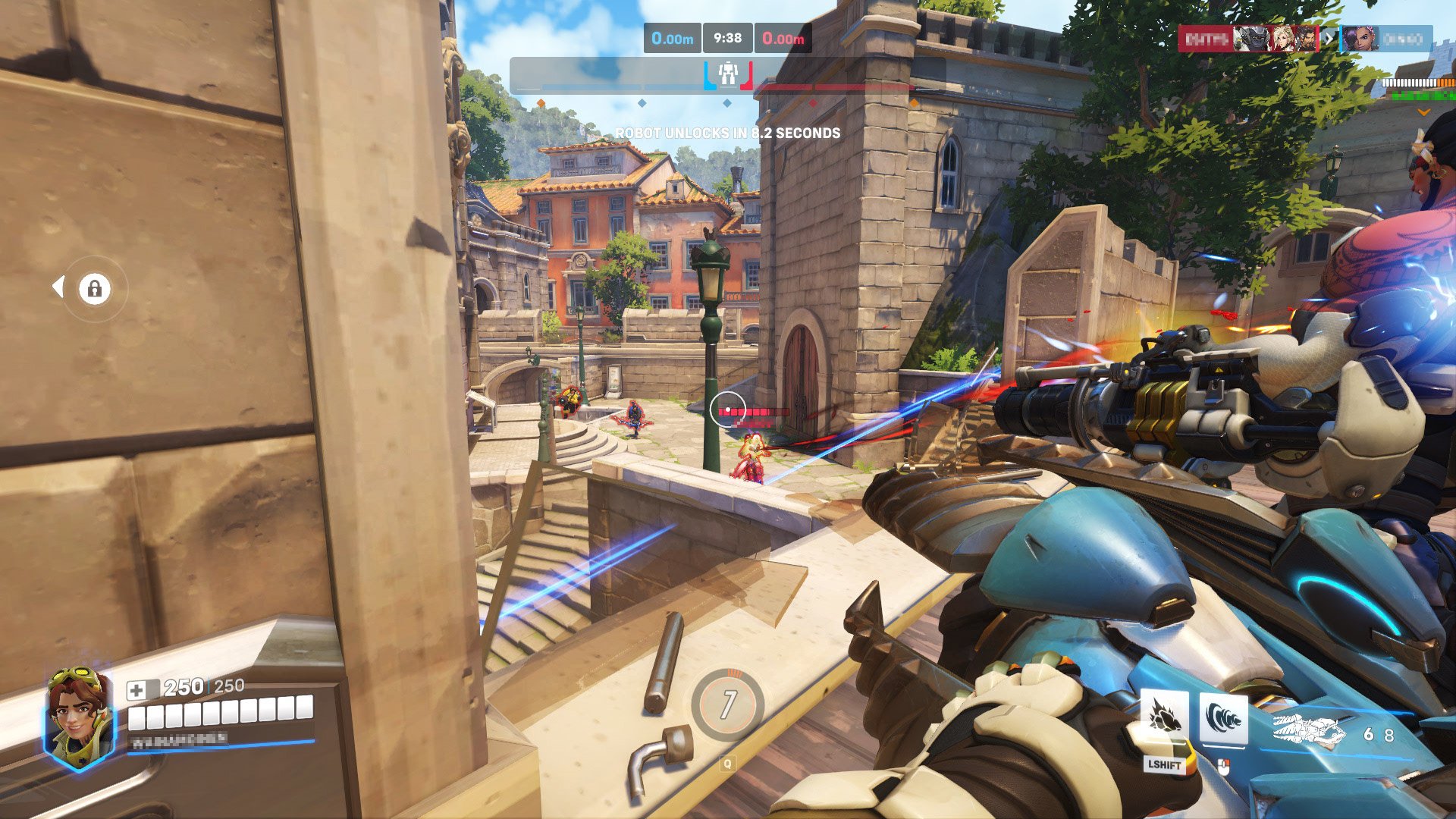This screenshot has height=819, width=1456.
Task: Open Venture's hero portrait
Action: (78, 717)
